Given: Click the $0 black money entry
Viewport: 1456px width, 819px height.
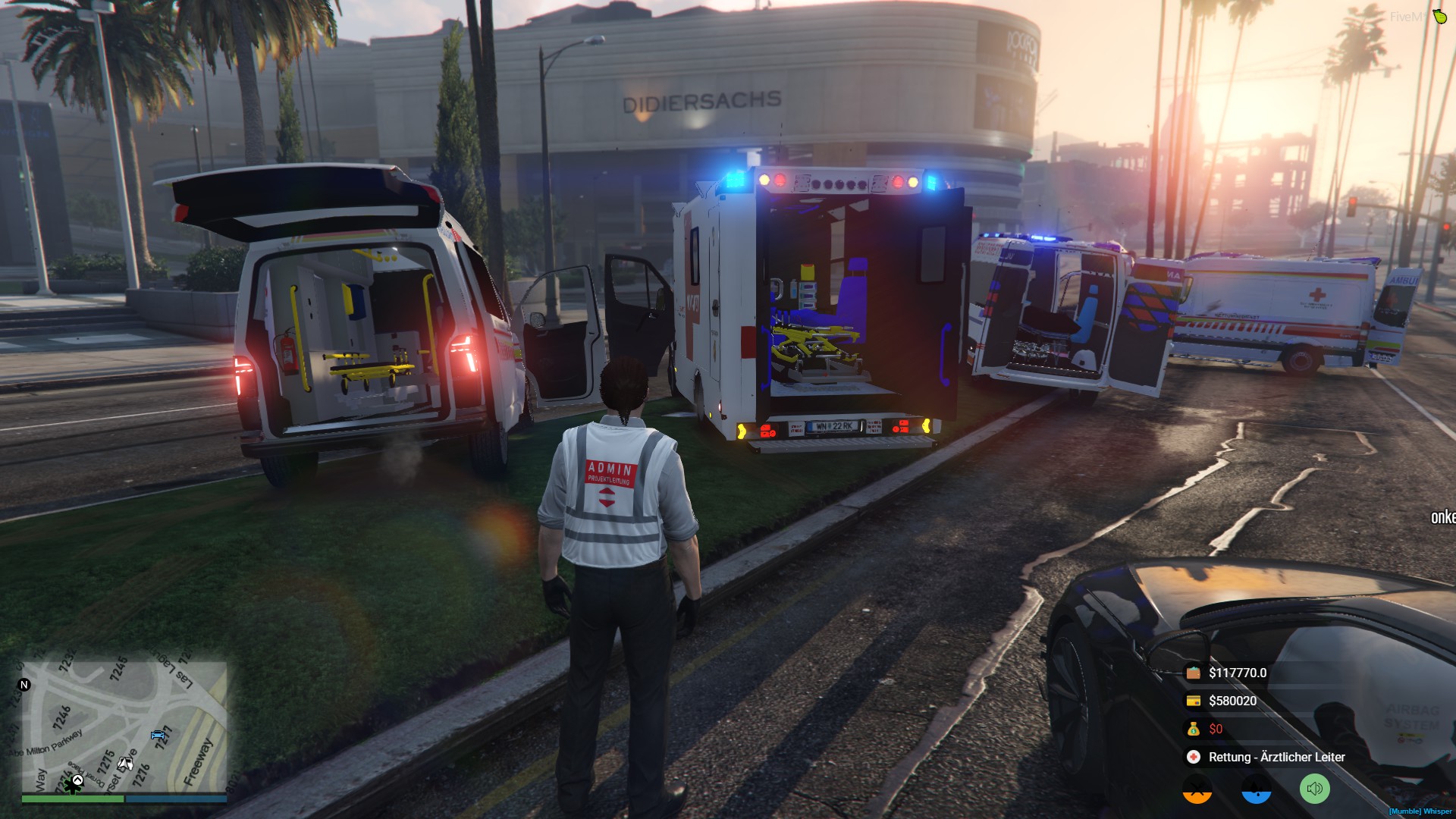Looking at the screenshot, I should pyautogui.click(x=1215, y=729).
